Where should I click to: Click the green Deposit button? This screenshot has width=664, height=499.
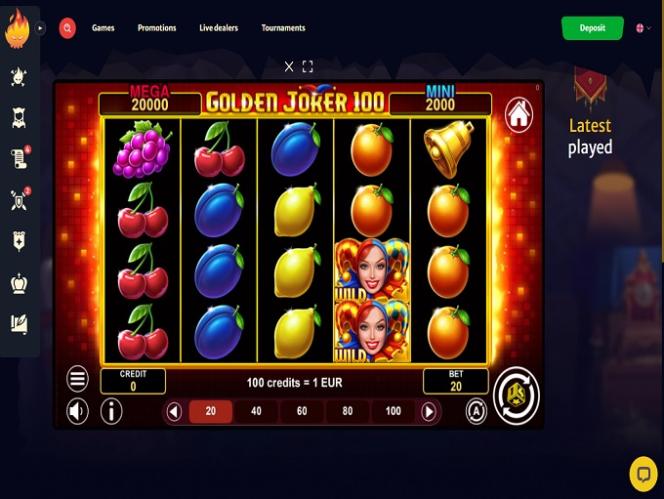pyautogui.click(x=592, y=28)
